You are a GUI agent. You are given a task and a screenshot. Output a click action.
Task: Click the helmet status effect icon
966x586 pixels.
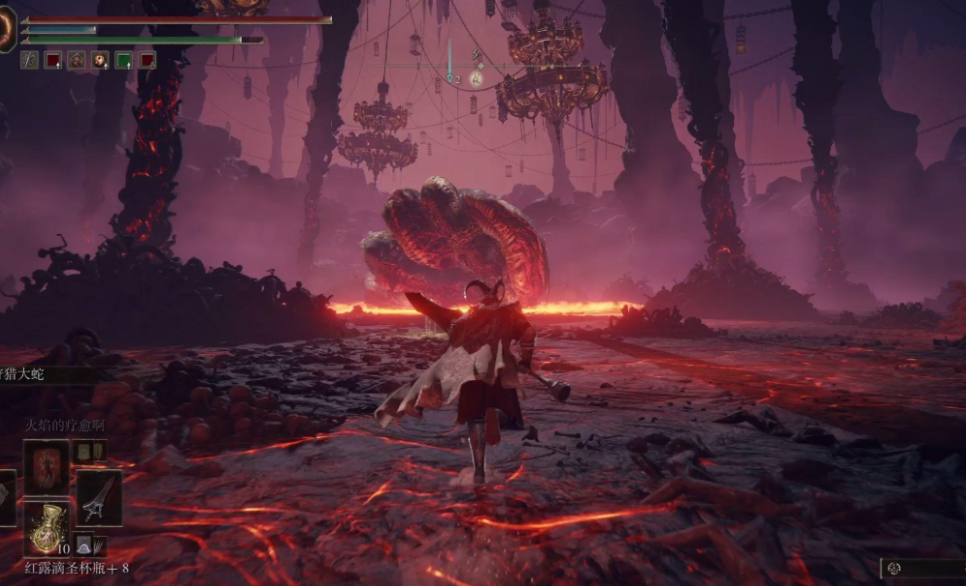pos(76,60)
